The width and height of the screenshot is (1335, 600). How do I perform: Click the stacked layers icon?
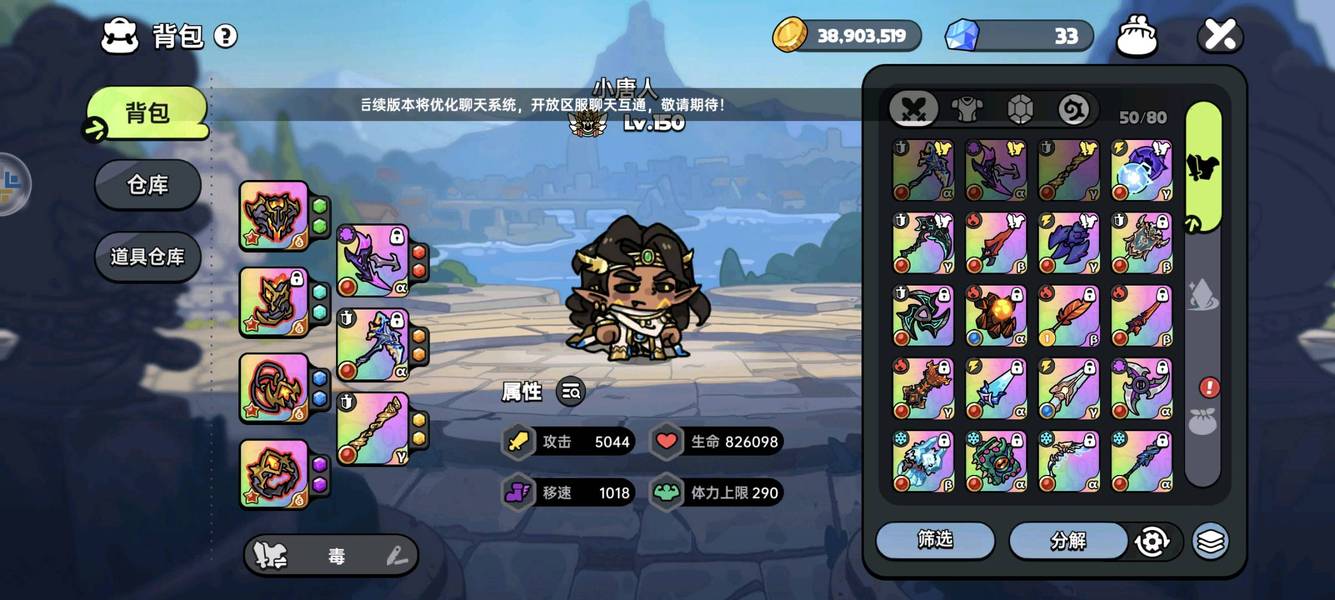pyautogui.click(x=1210, y=541)
